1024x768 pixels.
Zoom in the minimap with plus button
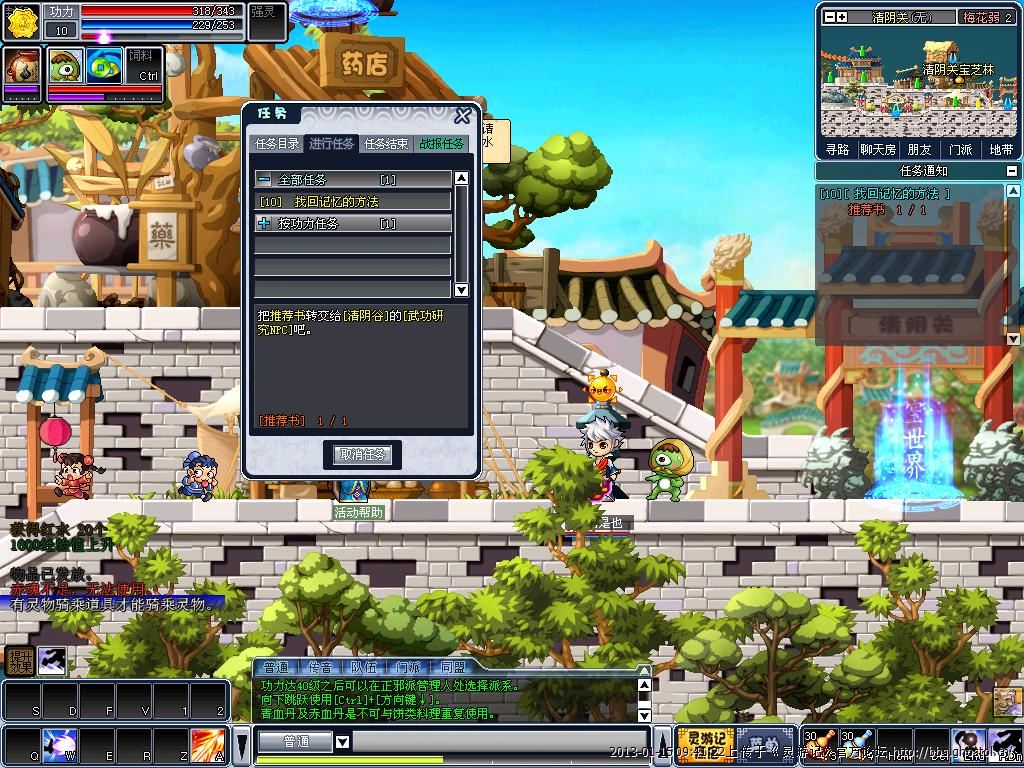pyautogui.click(x=841, y=17)
